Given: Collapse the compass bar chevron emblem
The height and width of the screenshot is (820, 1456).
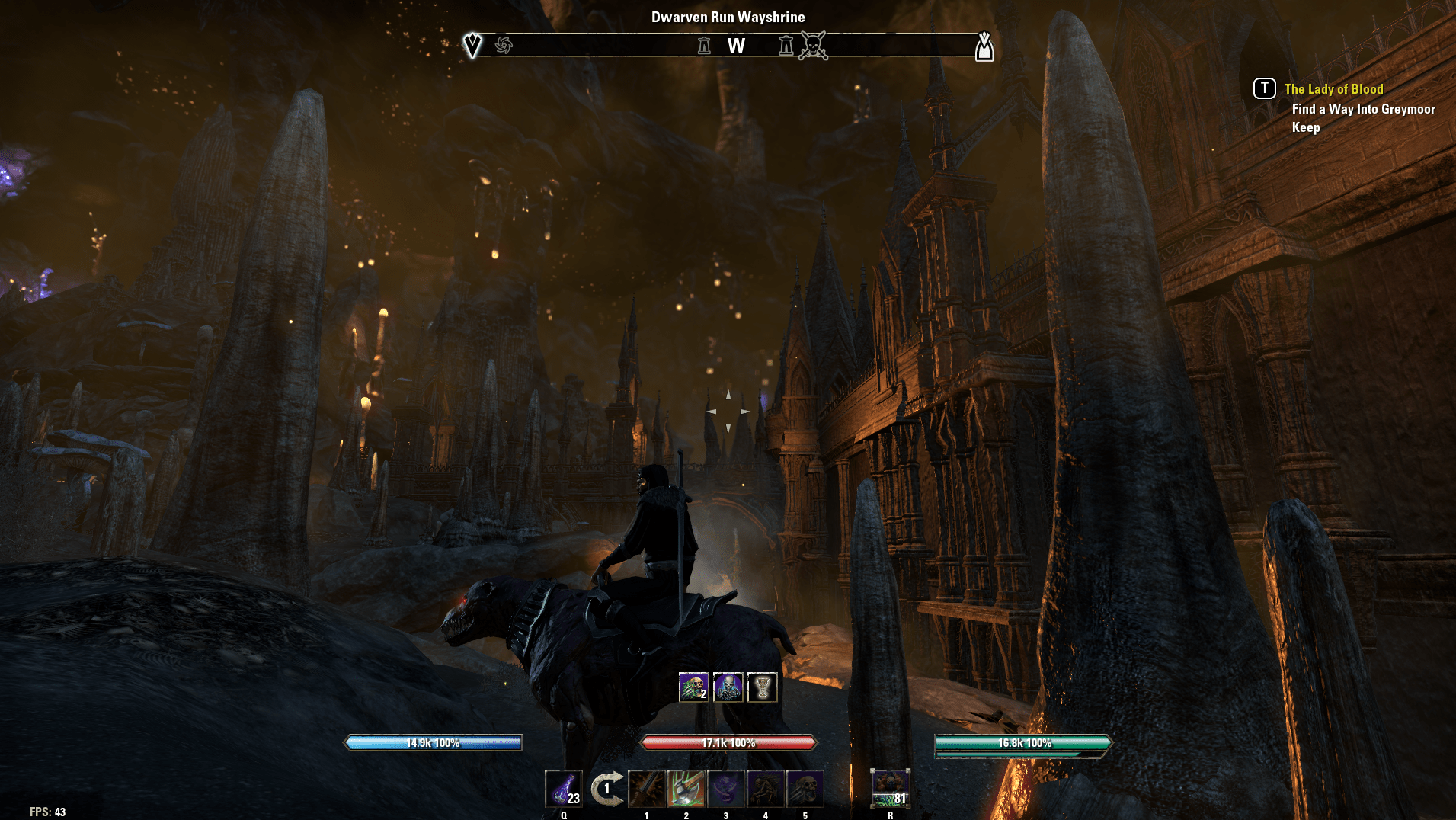Looking at the screenshot, I should pyautogui.click(x=472, y=43).
